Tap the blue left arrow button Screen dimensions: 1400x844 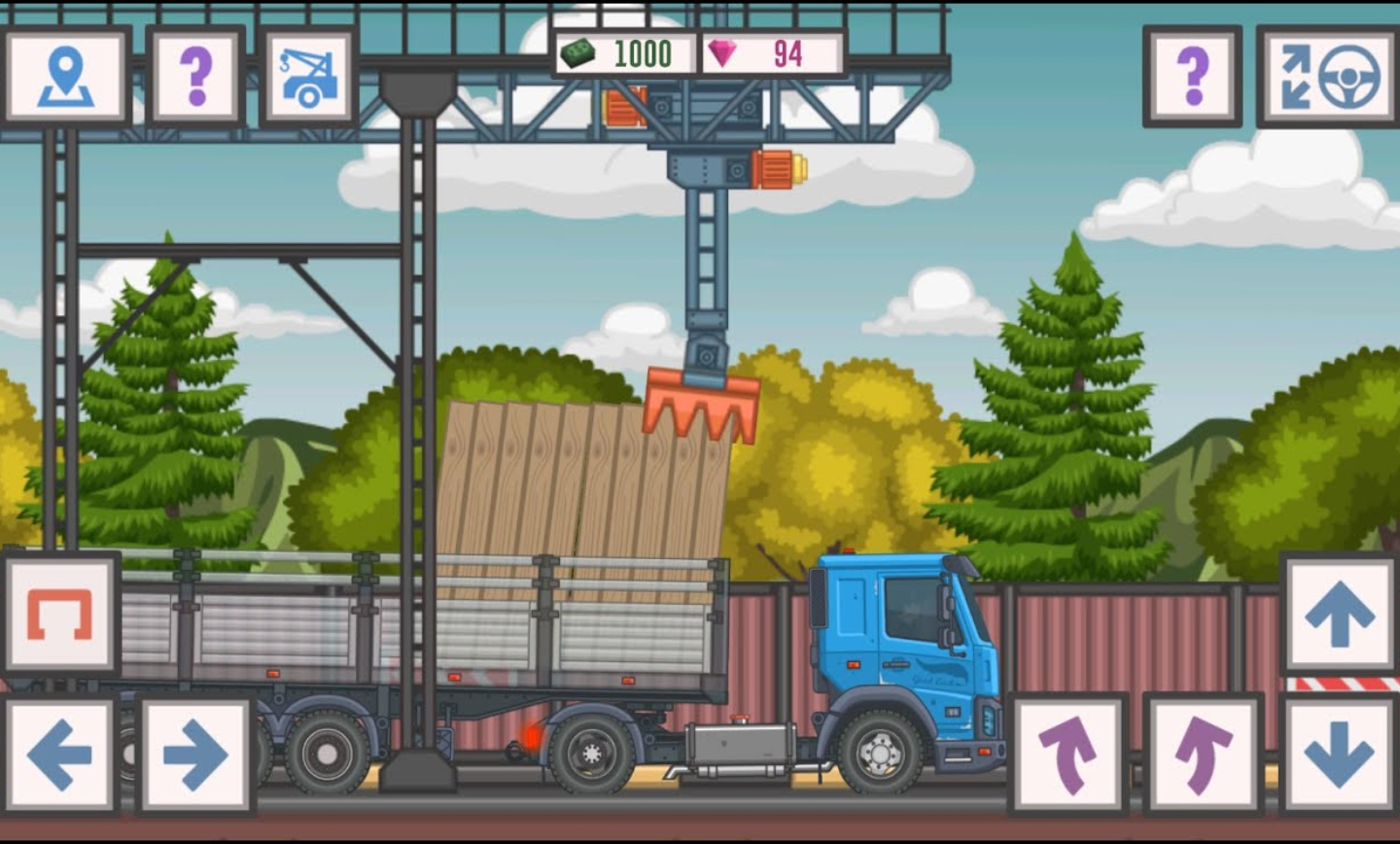click(60, 755)
